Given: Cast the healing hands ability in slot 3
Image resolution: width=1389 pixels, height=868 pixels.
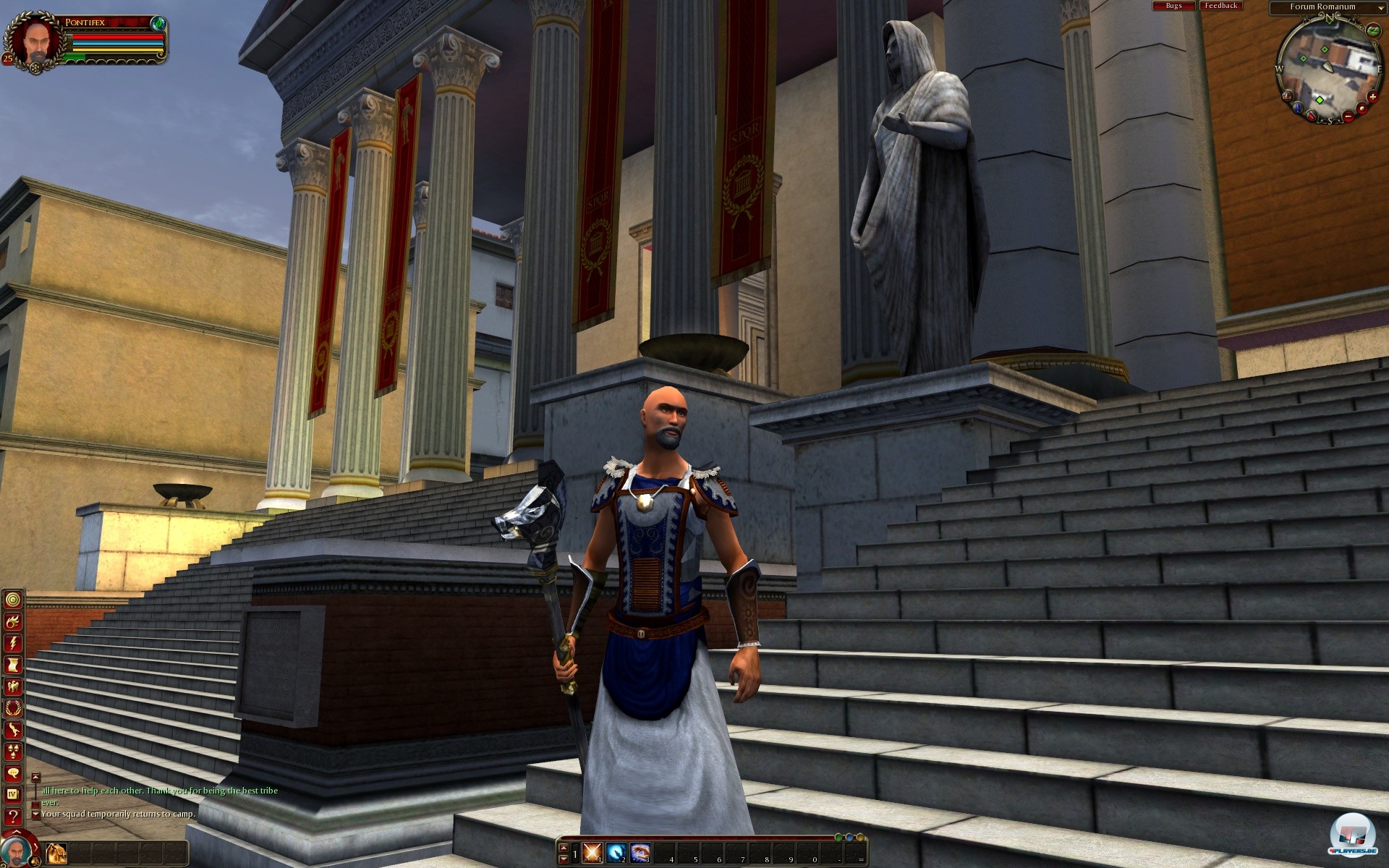Looking at the screenshot, I should coord(640,852).
